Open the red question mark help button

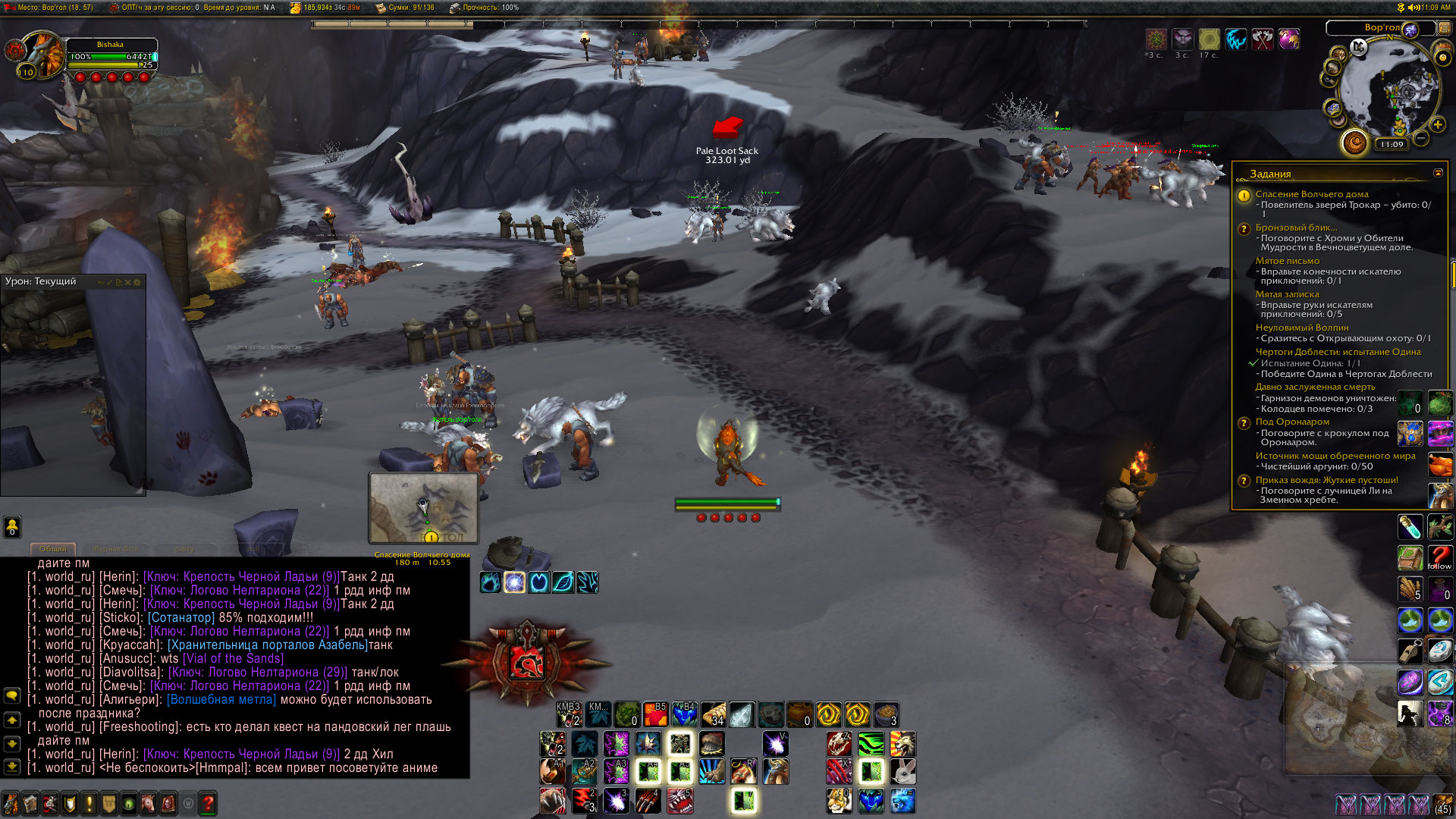208,803
